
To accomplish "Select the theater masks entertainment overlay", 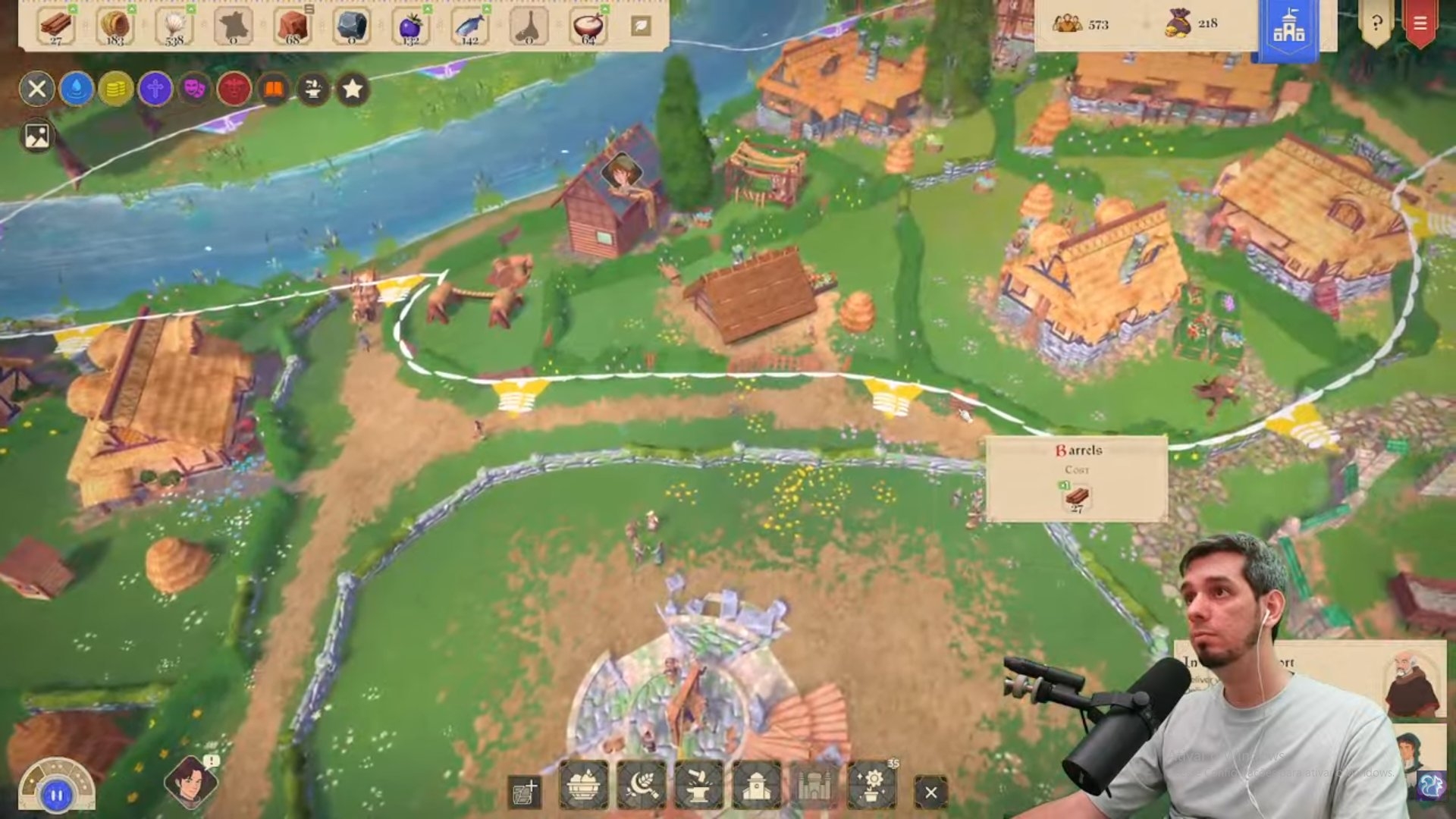I will click(x=194, y=89).
